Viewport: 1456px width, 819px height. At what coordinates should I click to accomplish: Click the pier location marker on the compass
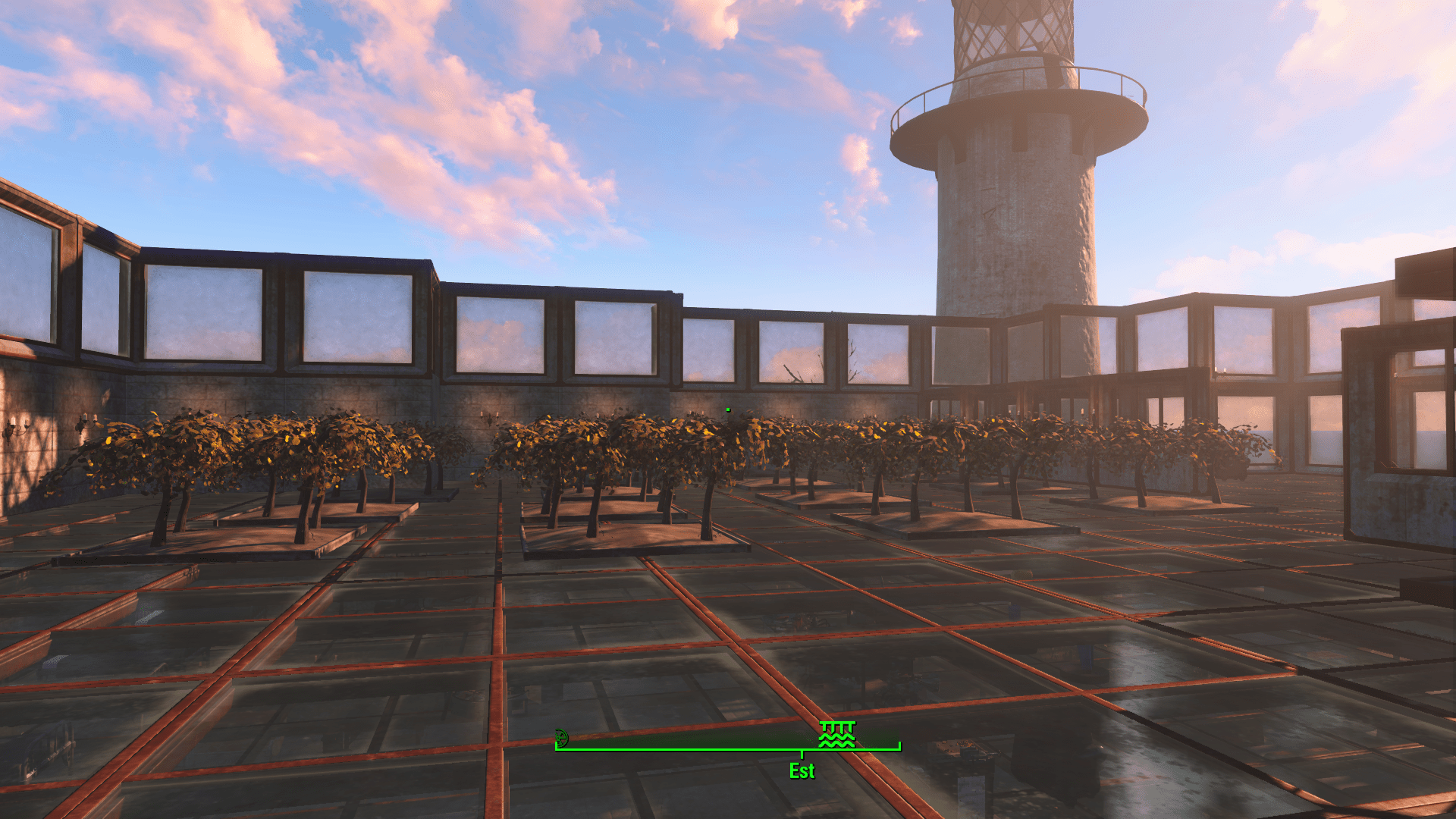837,734
